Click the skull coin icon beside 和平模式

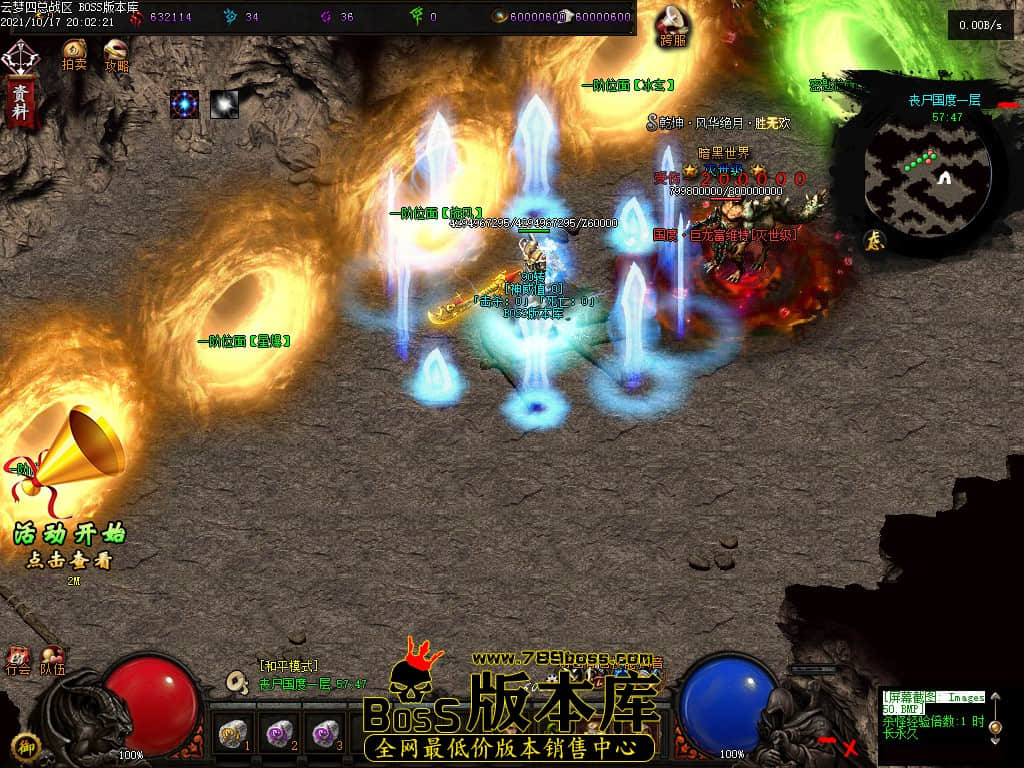click(x=238, y=682)
